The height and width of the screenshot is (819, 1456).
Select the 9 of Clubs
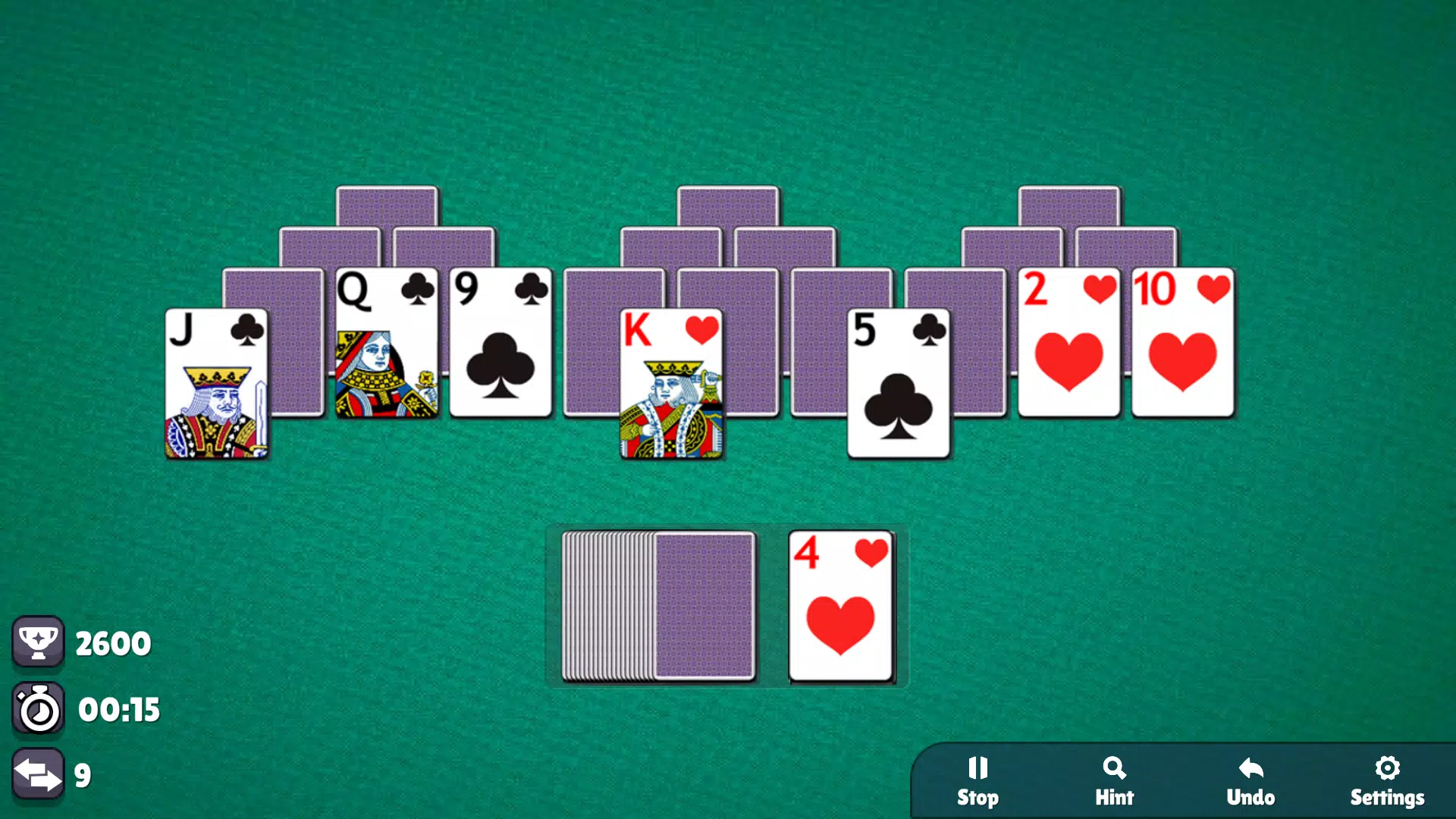[x=500, y=341]
